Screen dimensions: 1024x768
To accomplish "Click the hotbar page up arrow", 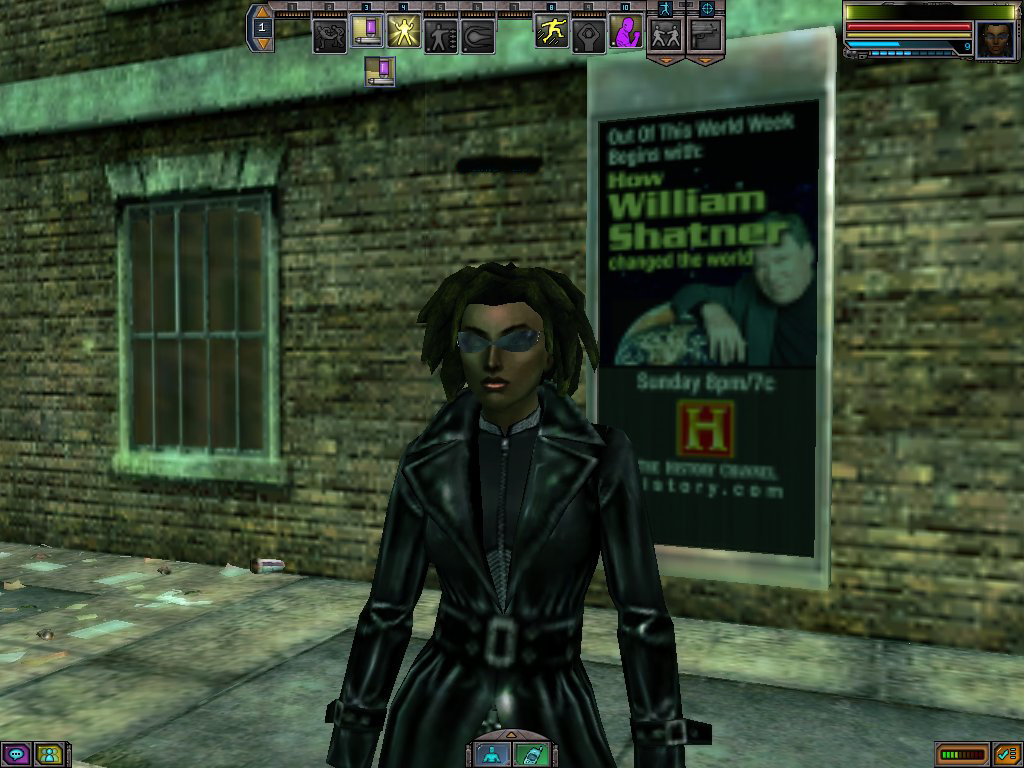I will coord(263,12).
